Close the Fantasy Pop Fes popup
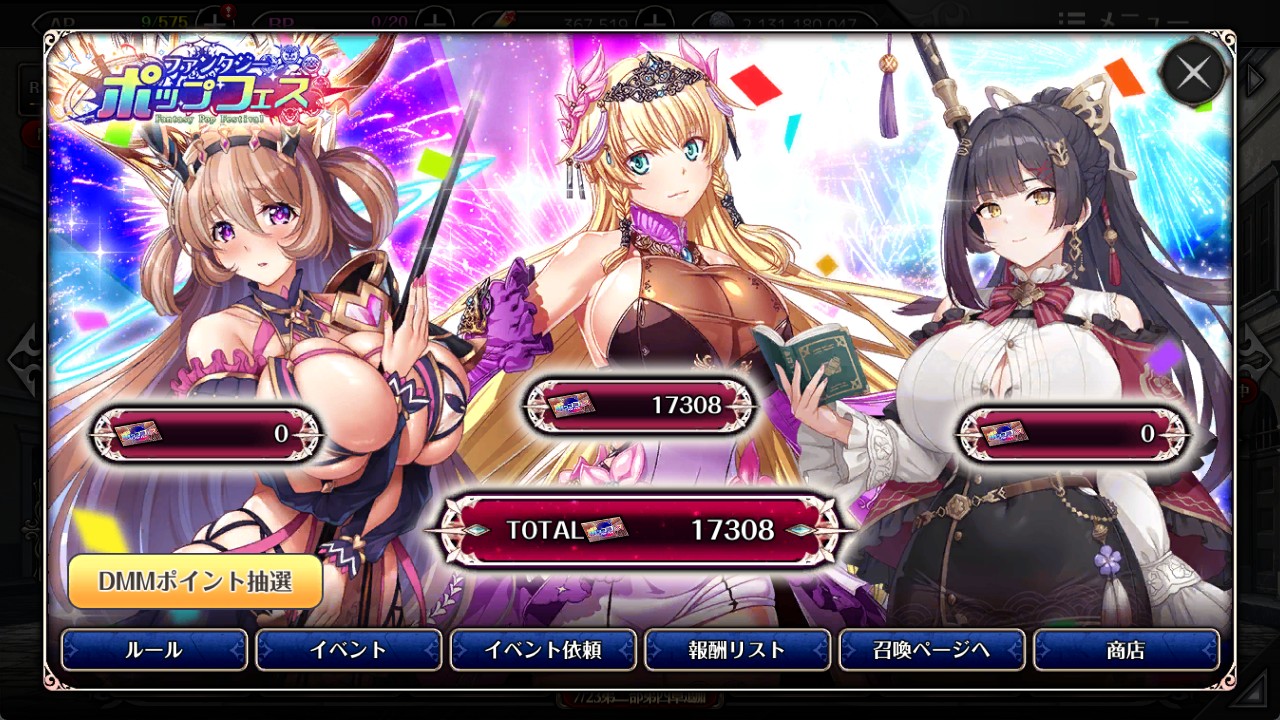 click(x=1193, y=73)
